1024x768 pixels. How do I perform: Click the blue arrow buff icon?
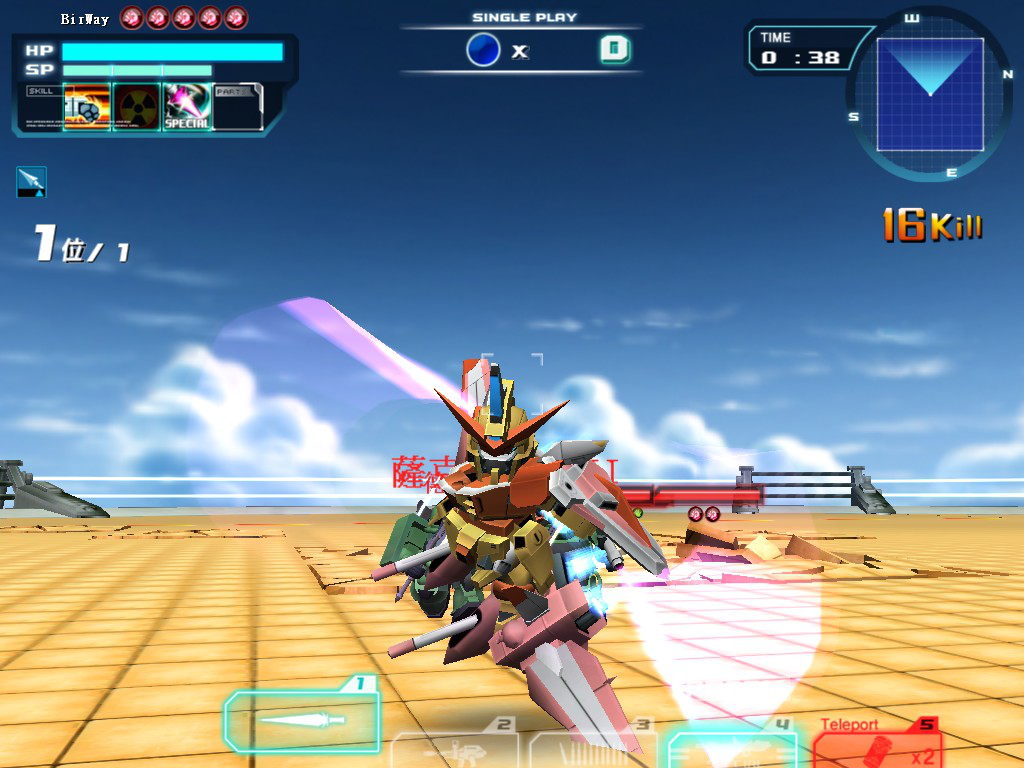pyautogui.click(x=31, y=181)
